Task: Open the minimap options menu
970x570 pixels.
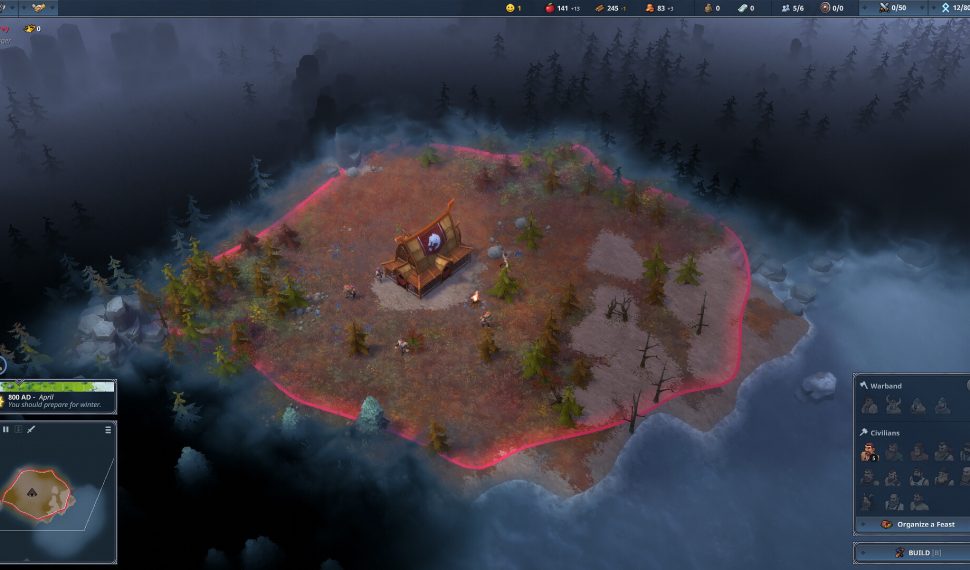Action: 108,430
